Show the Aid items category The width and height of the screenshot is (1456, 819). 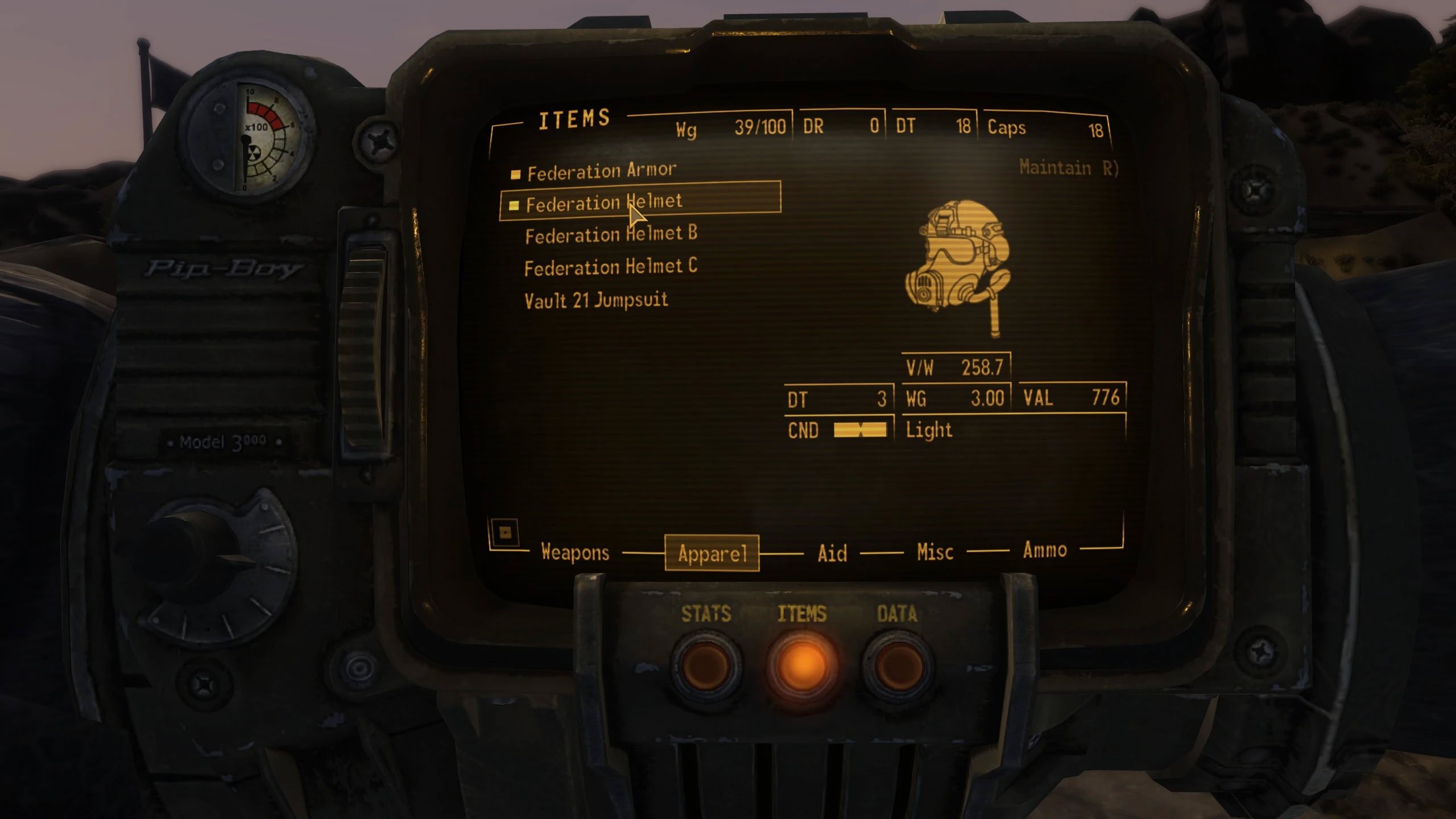pos(832,553)
